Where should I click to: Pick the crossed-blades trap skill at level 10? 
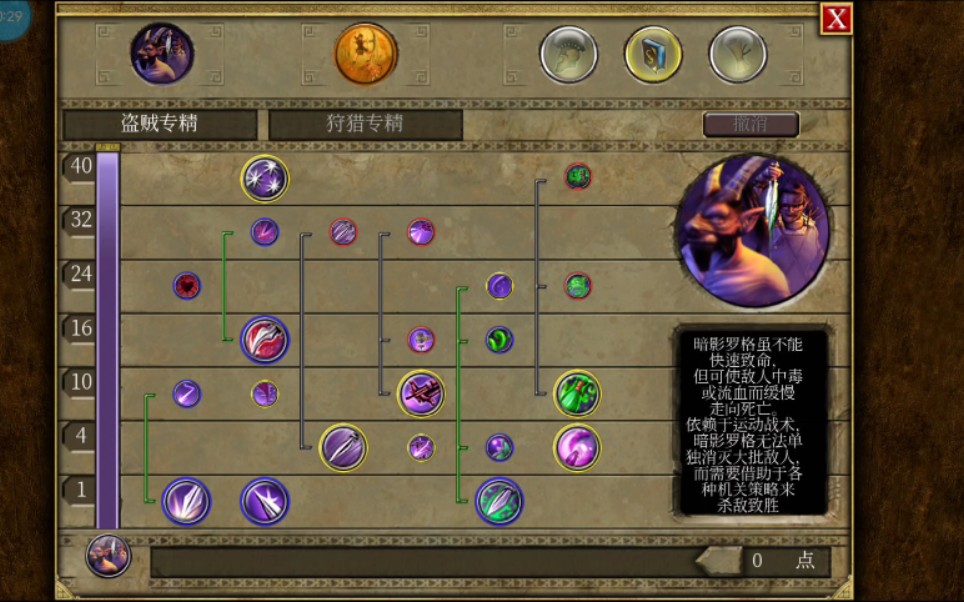click(x=421, y=393)
